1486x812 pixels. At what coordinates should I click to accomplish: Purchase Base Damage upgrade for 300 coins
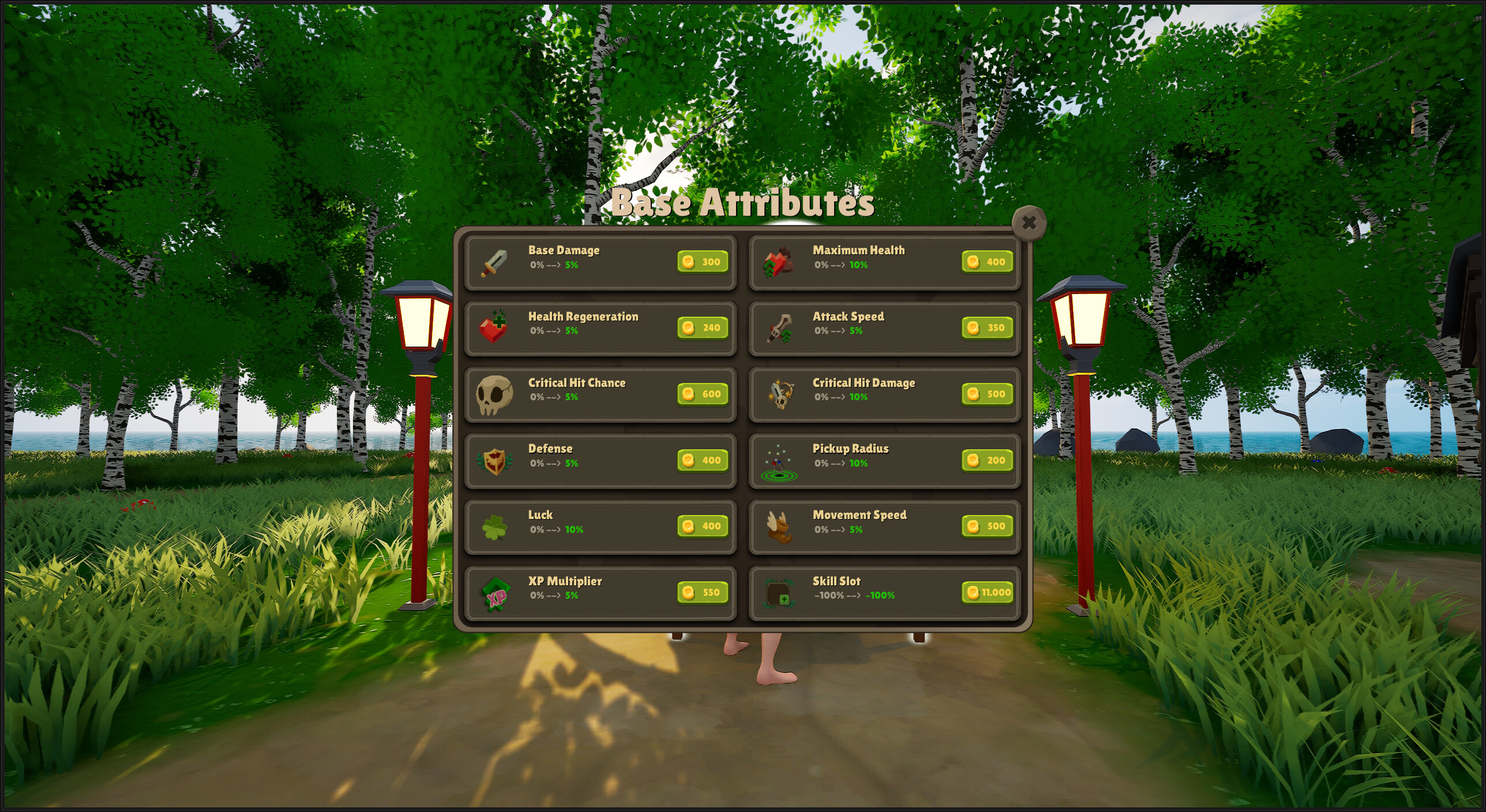[702, 262]
